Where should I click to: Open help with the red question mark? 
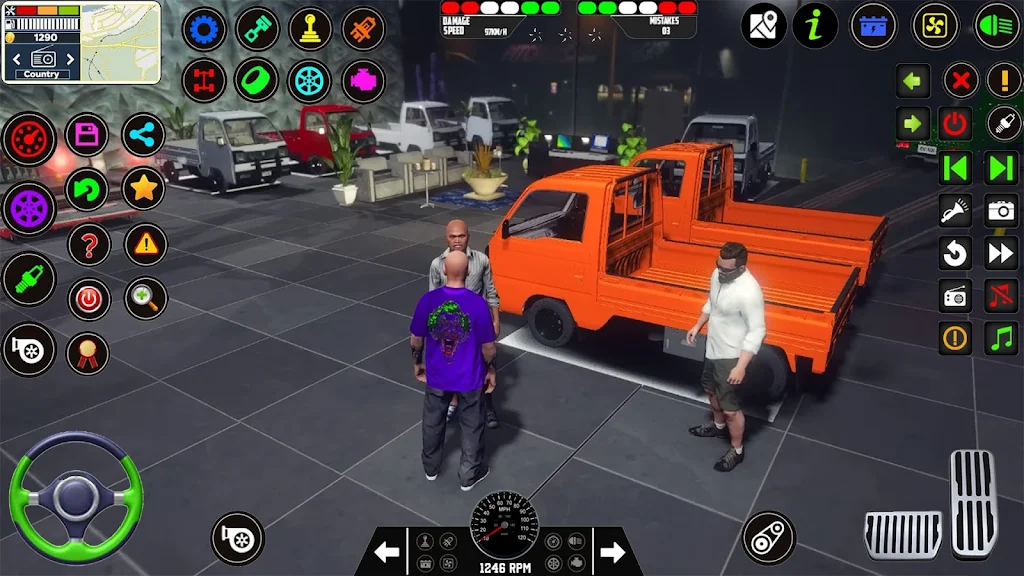click(x=88, y=243)
